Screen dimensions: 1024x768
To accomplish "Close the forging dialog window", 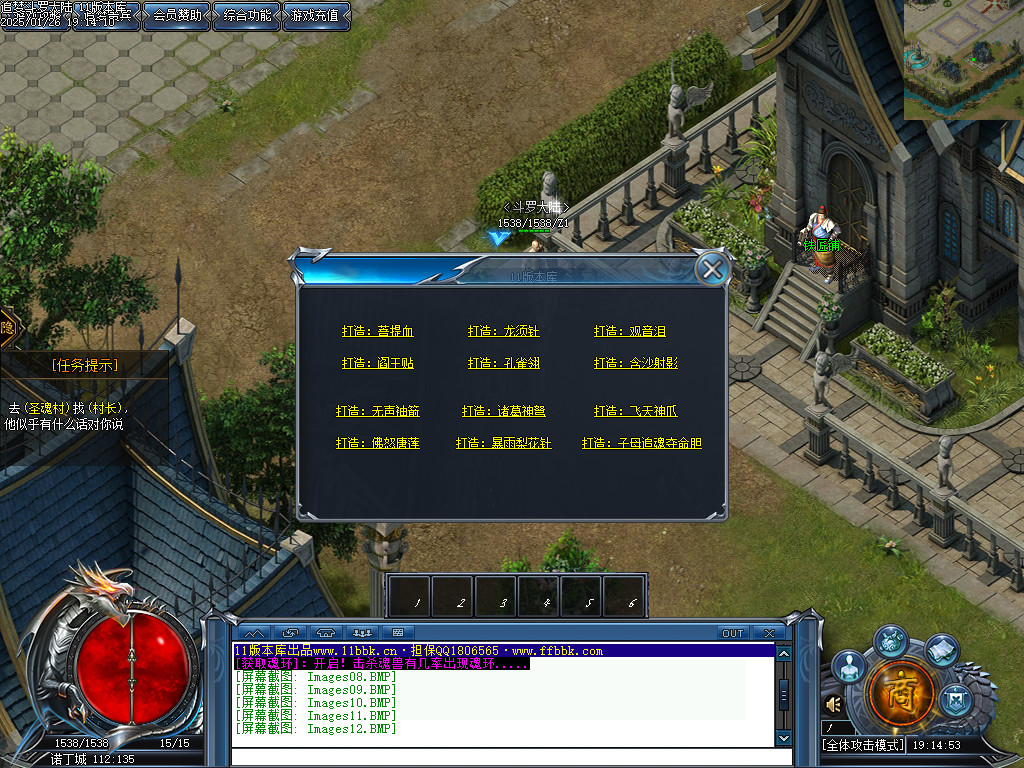I will [x=712, y=269].
